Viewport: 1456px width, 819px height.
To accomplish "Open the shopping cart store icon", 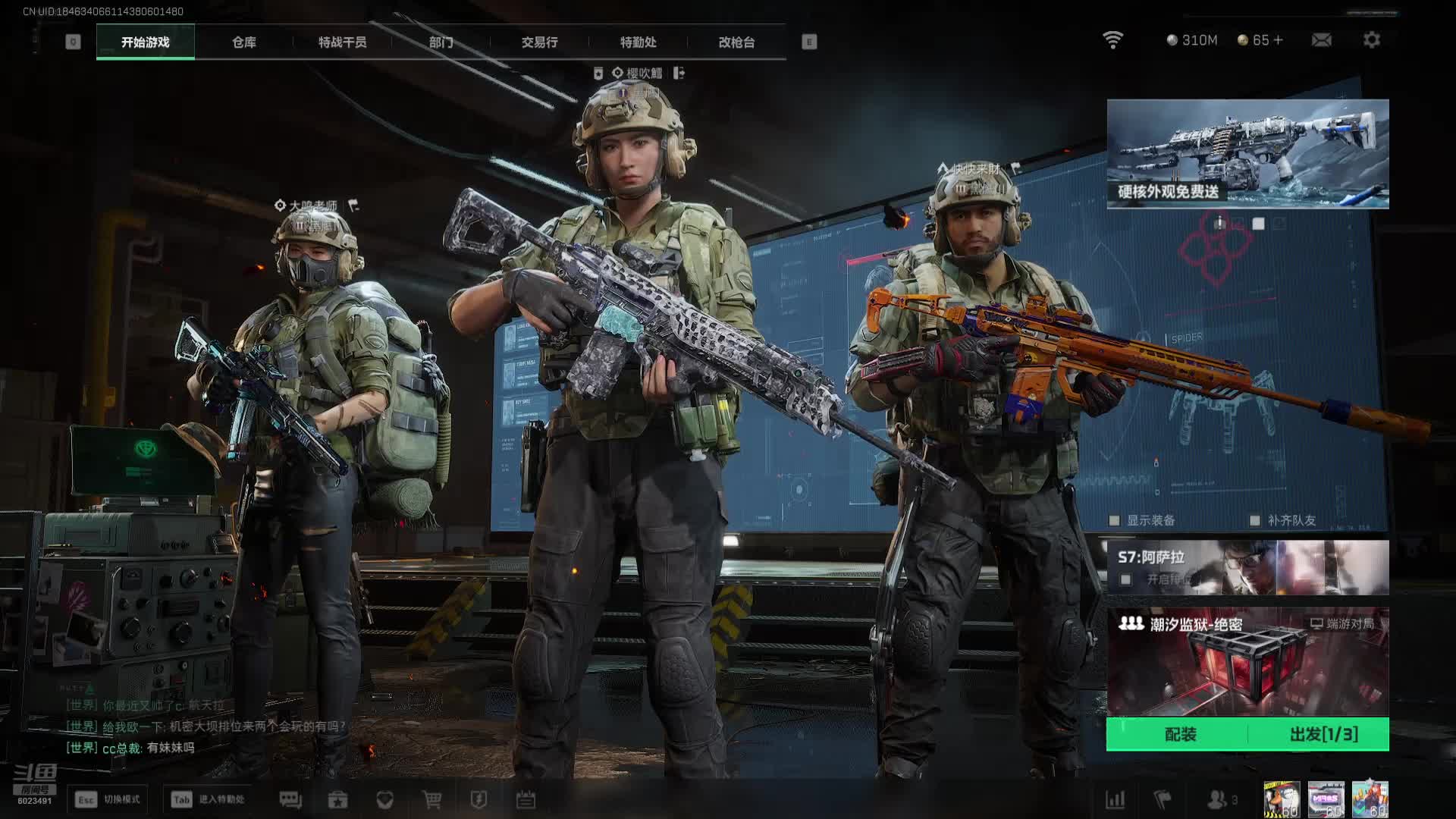I will (x=432, y=800).
